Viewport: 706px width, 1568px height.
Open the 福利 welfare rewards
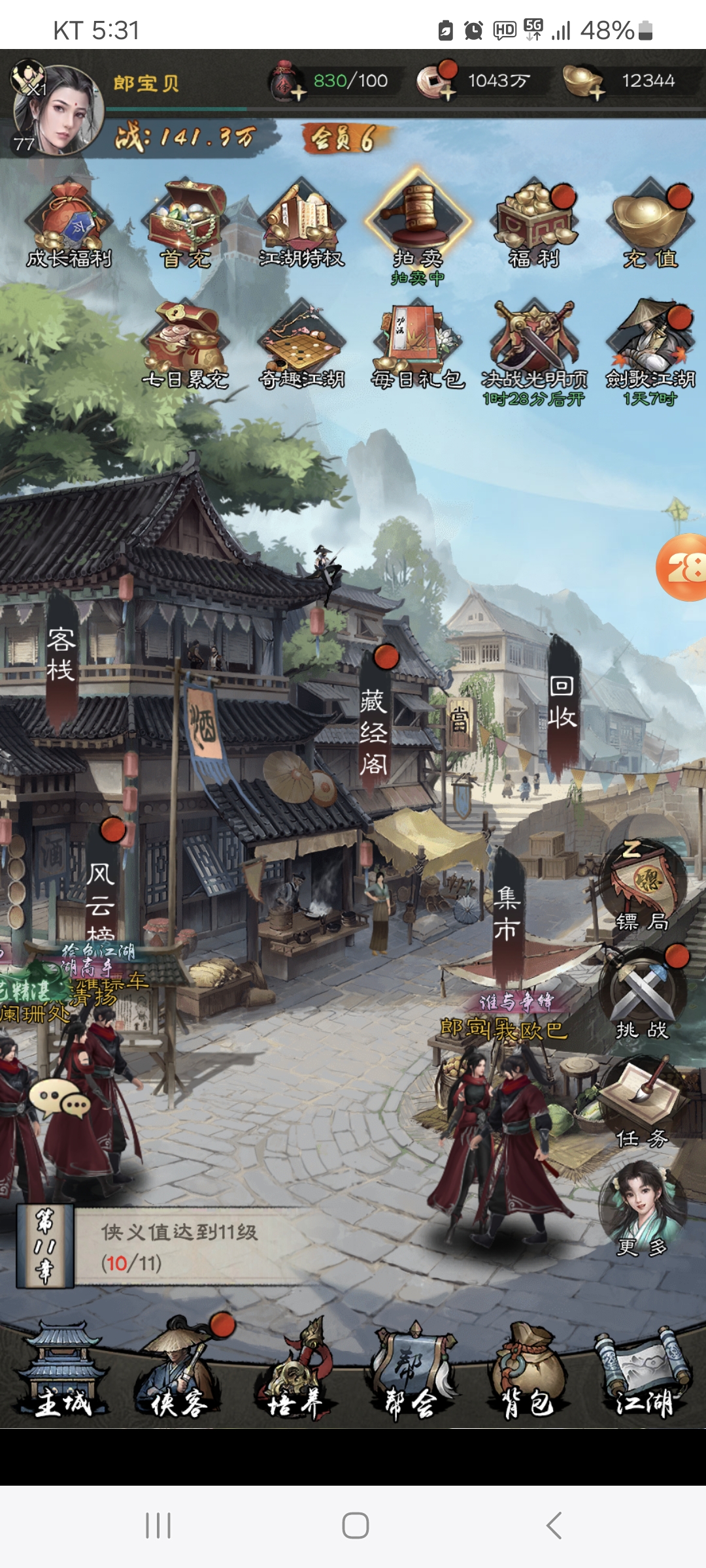pos(535,225)
